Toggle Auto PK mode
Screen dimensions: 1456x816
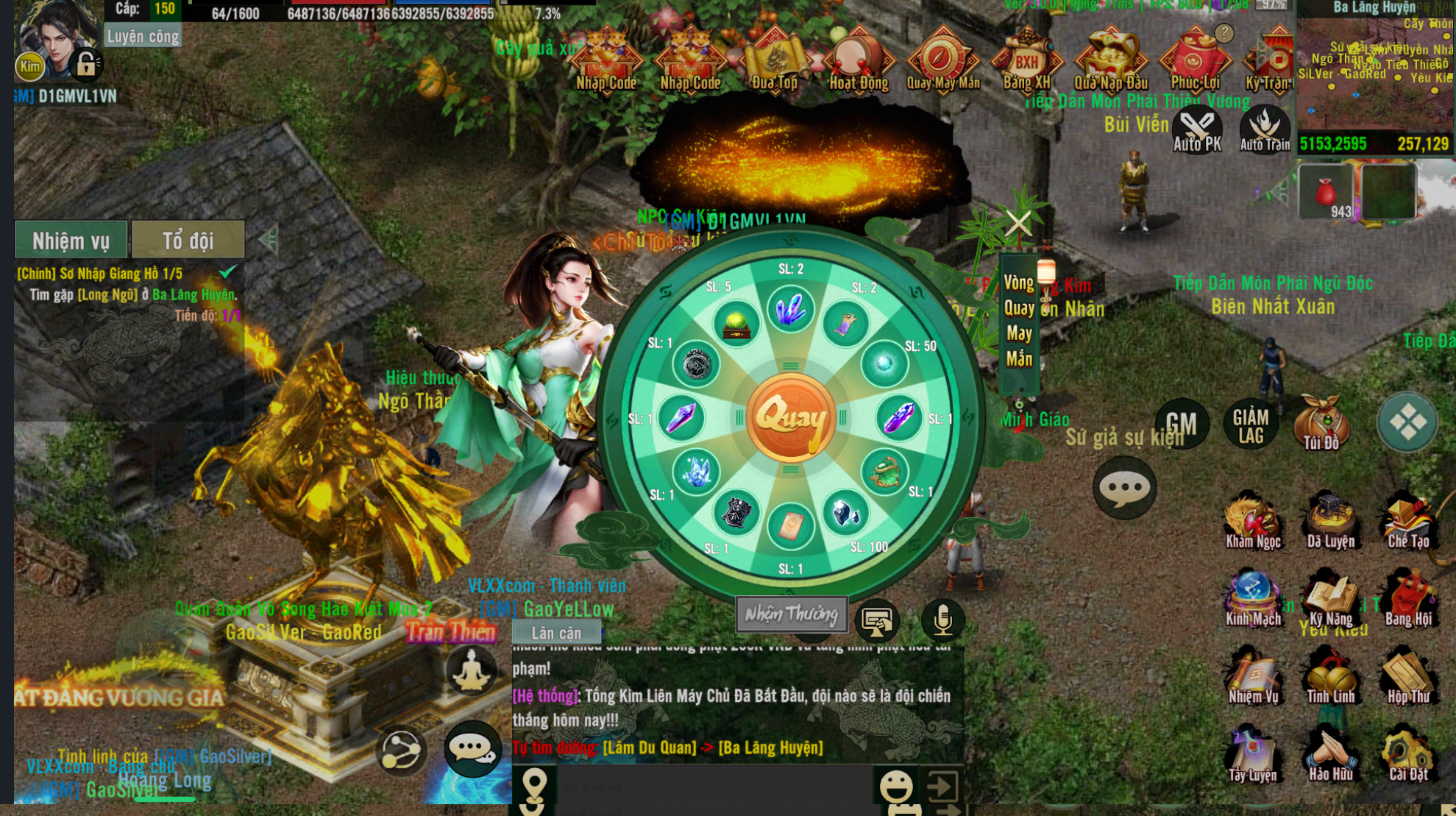pyautogui.click(x=1197, y=130)
